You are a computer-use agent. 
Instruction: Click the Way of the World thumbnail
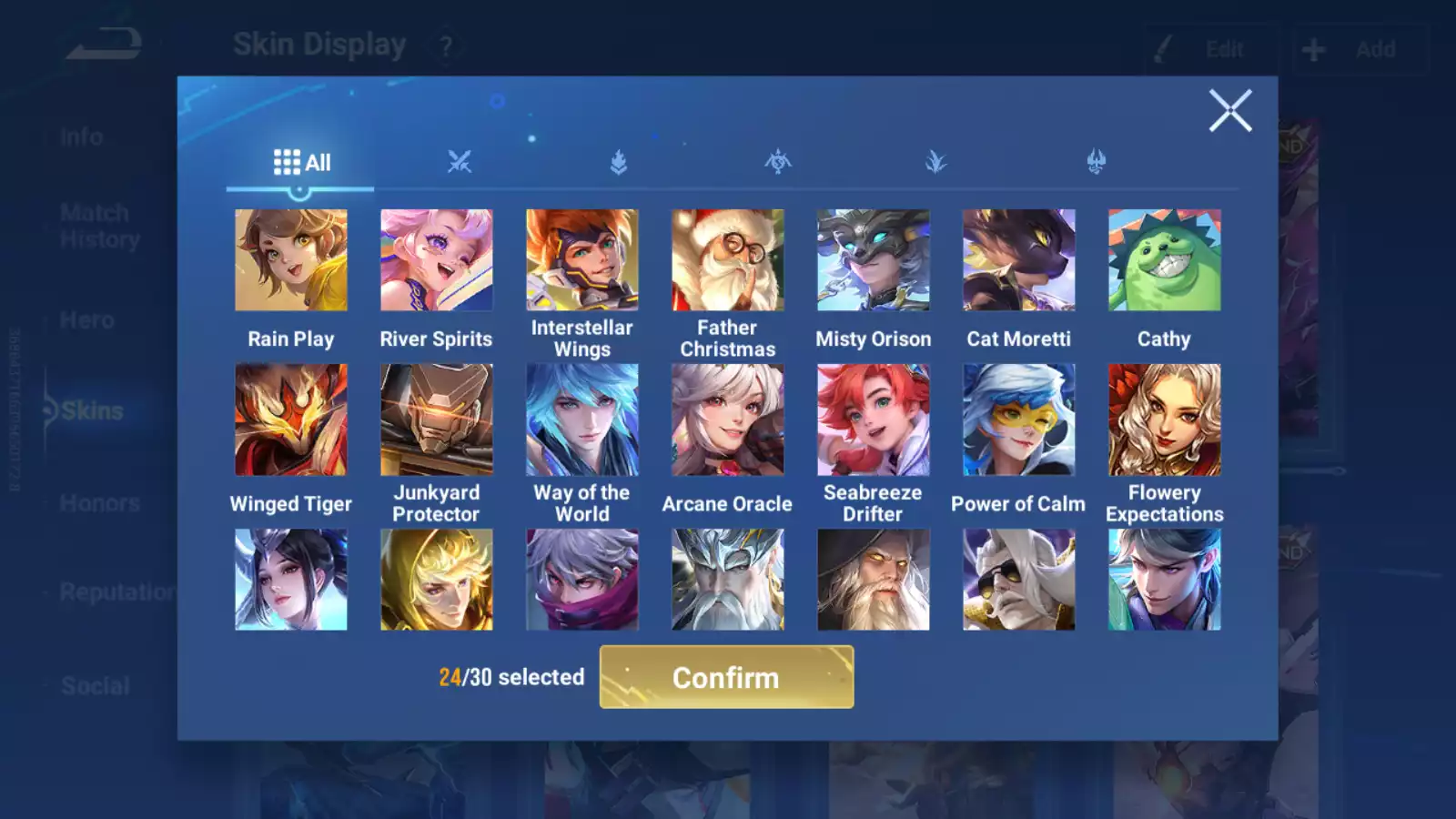(581, 419)
